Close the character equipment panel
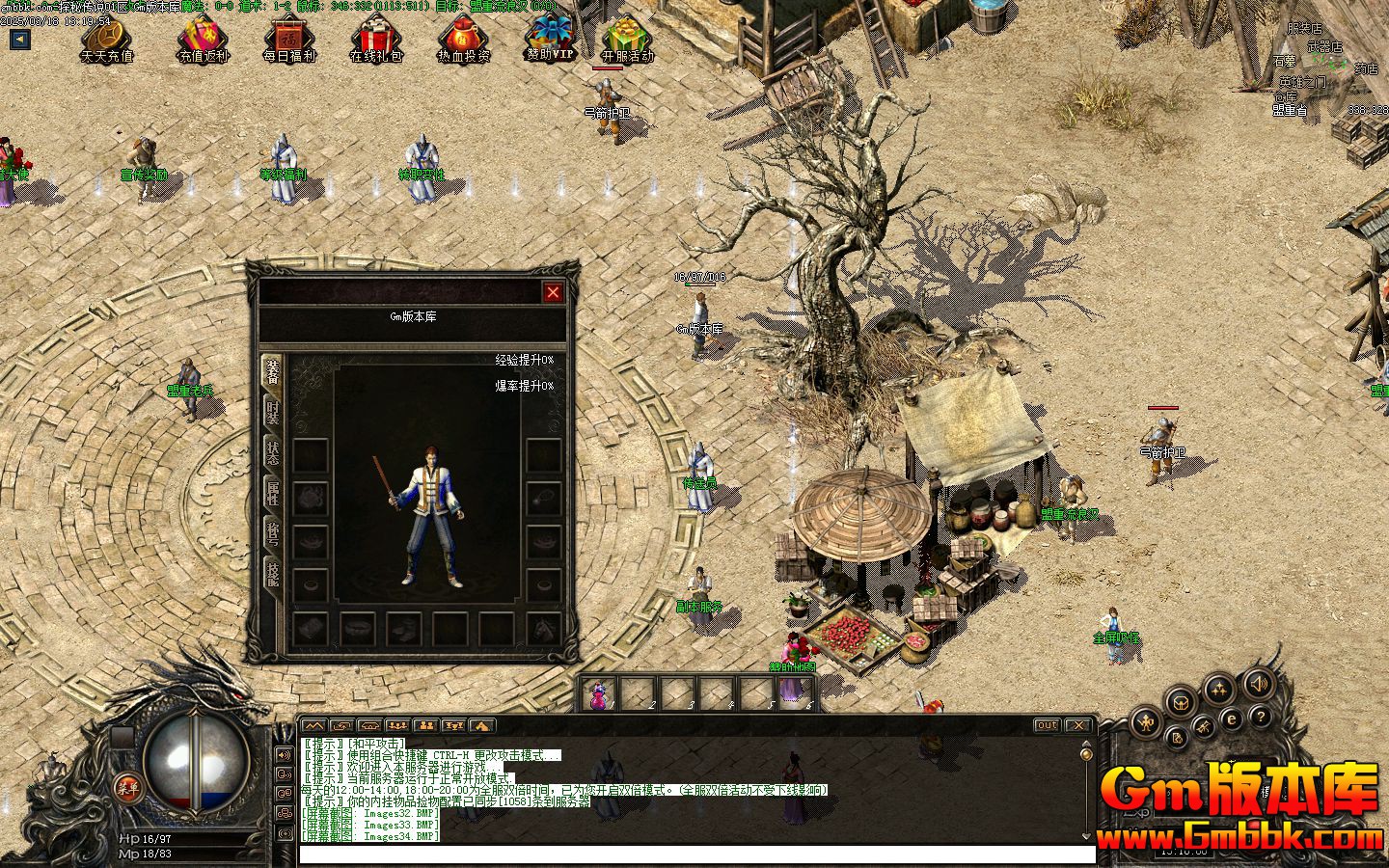This screenshot has height=868, width=1389. [553, 292]
